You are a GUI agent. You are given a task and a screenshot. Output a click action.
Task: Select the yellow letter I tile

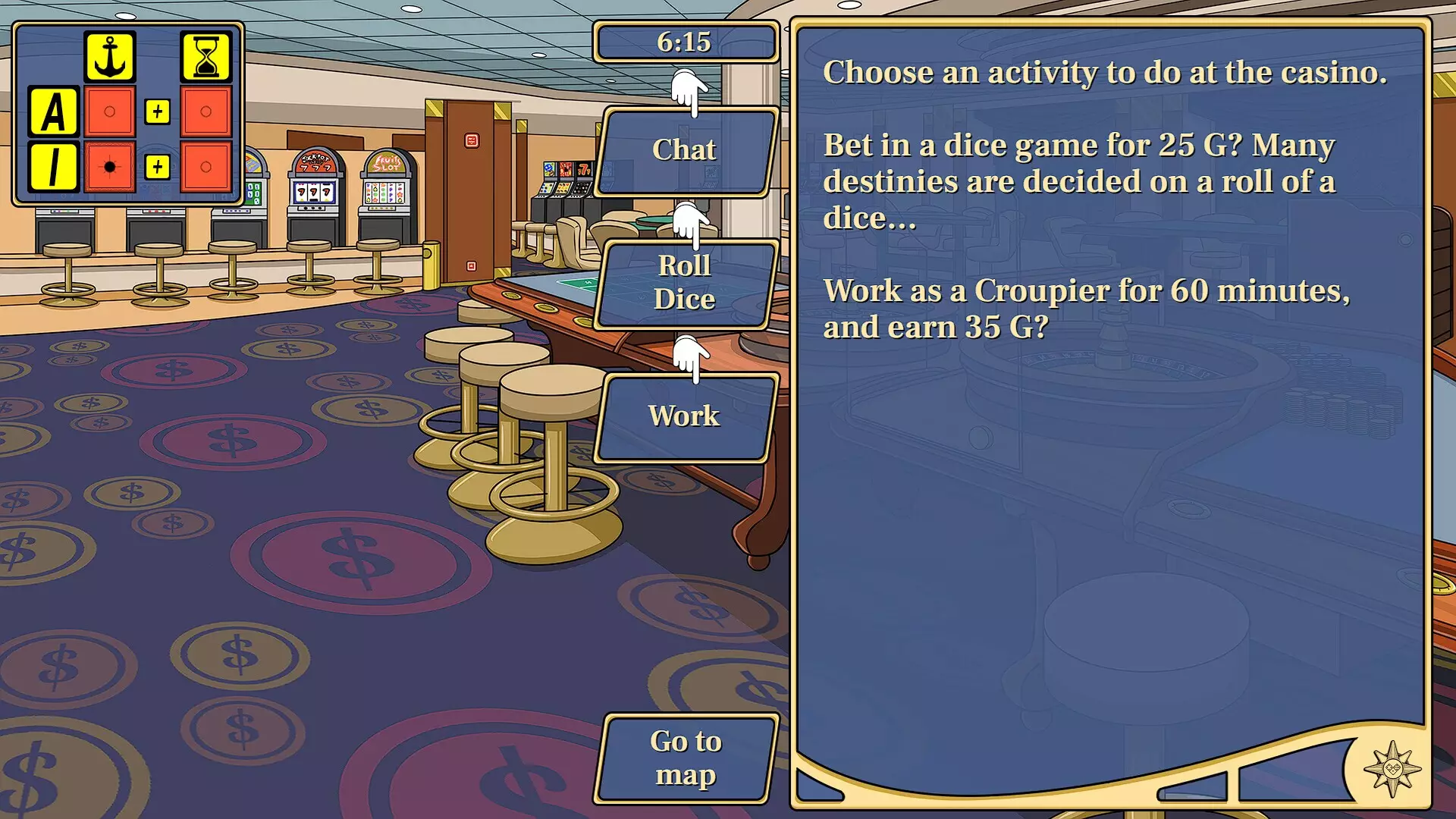click(x=54, y=166)
